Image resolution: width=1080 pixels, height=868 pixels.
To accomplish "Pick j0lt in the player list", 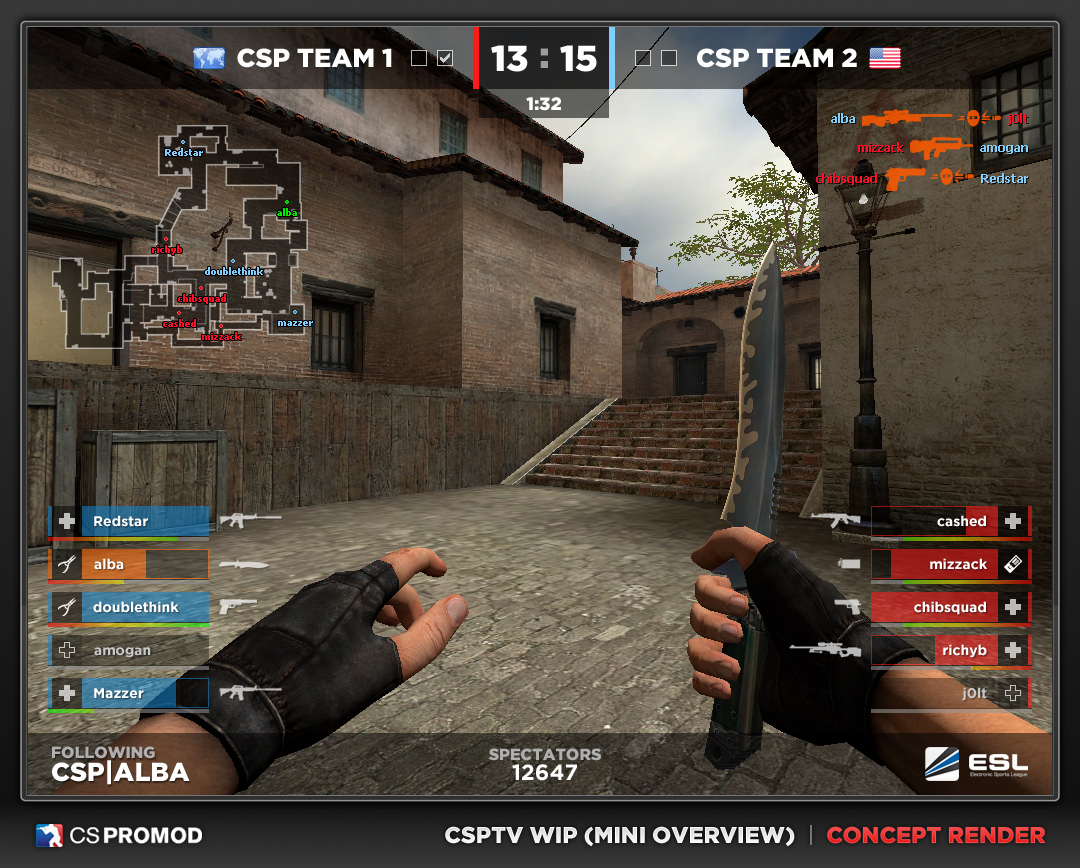I will 950,693.
